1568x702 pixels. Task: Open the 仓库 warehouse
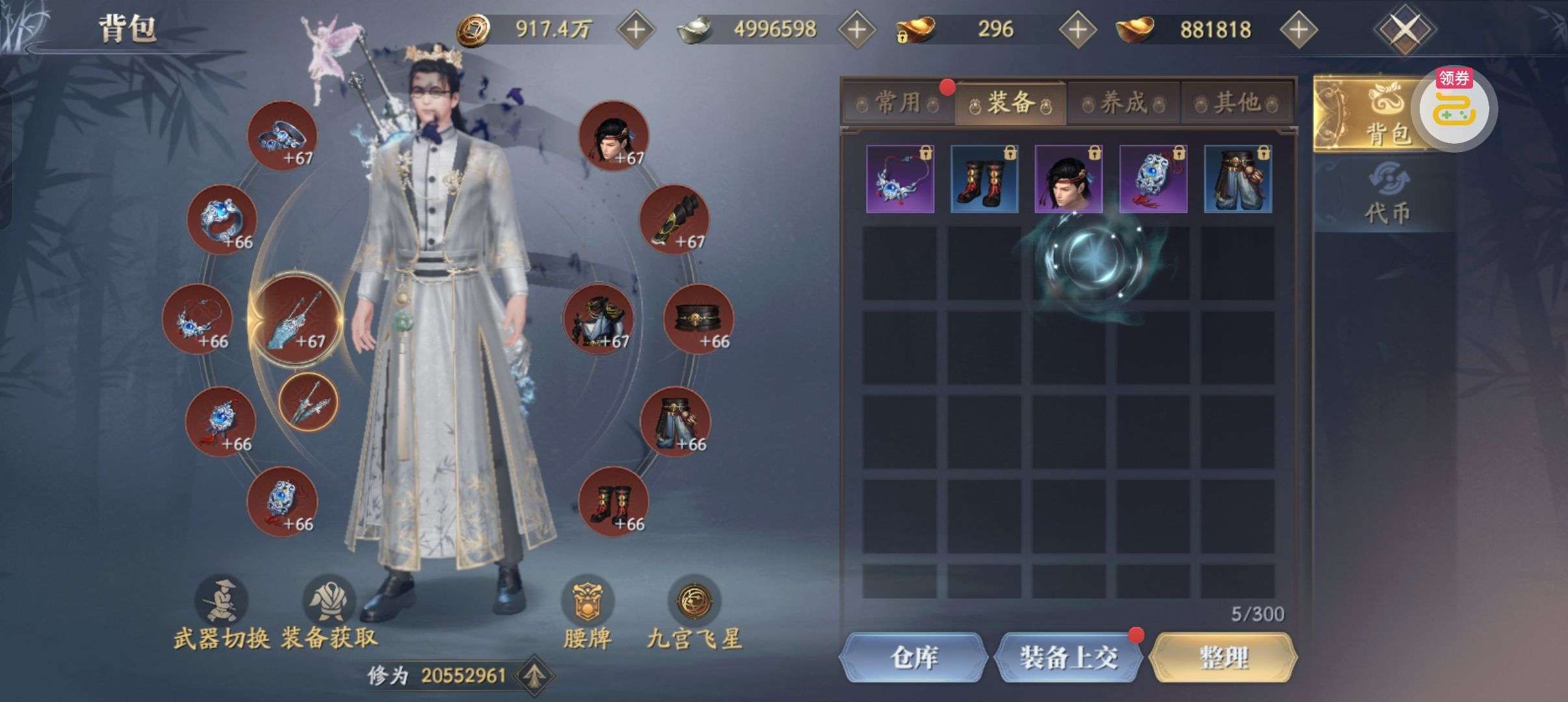pyautogui.click(x=913, y=658)
